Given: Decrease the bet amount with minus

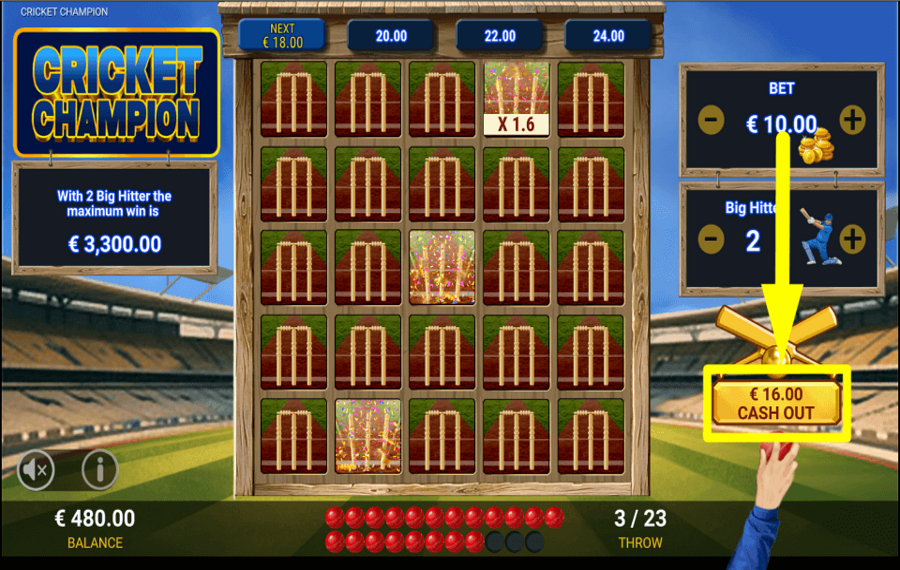Looking at the screenshot, I should [711, 121].
